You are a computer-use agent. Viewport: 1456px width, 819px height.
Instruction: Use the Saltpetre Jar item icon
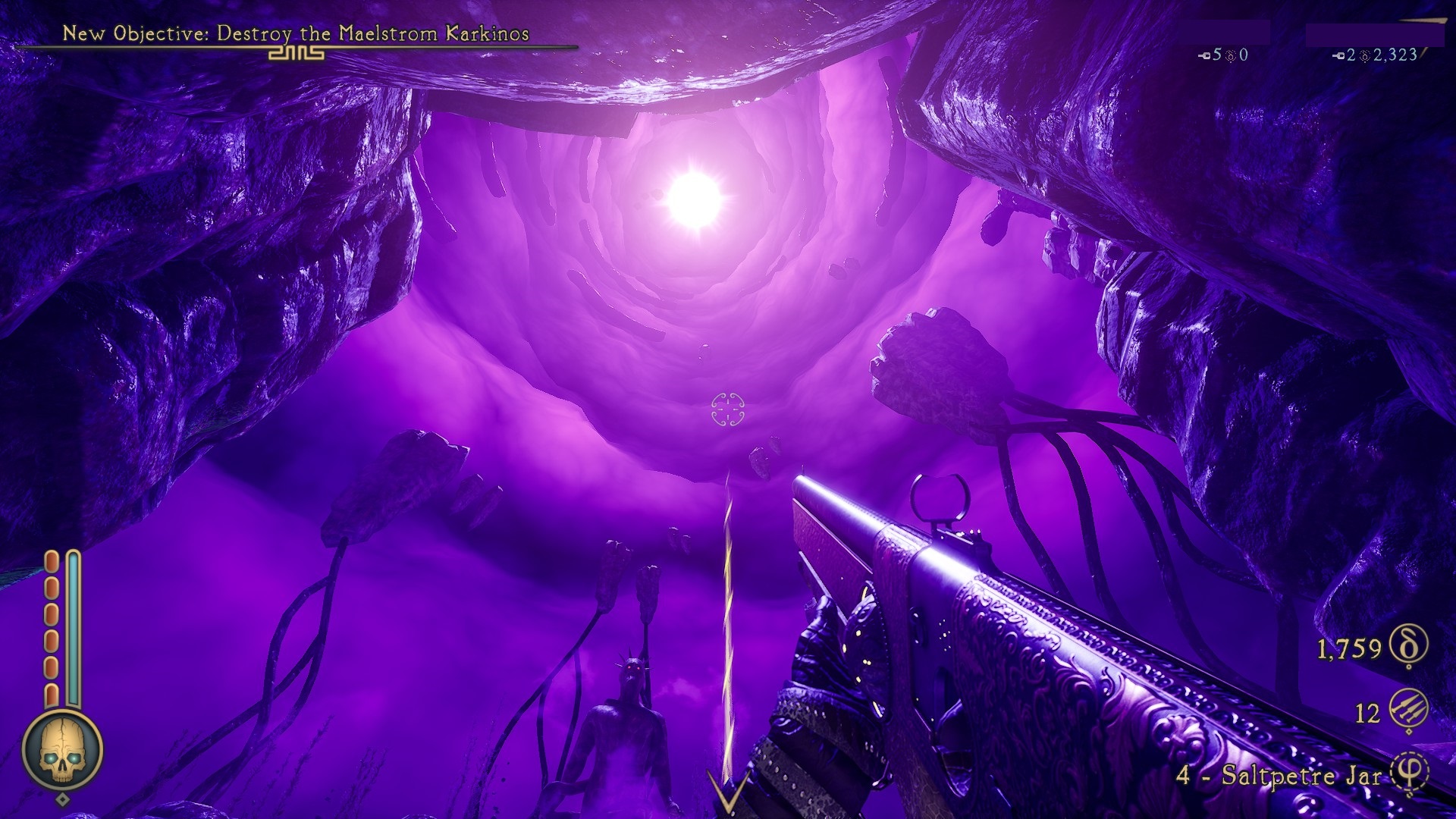click(1410, 773)
